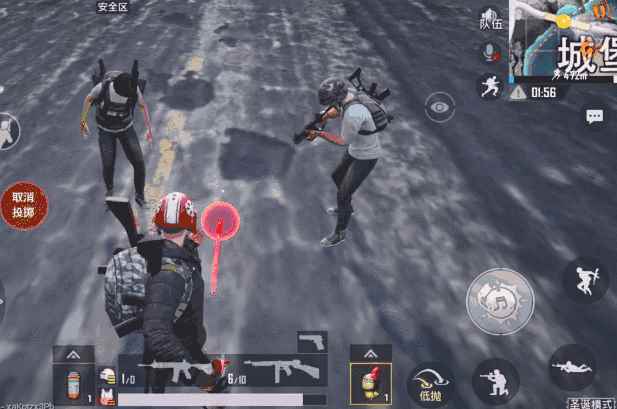Image resolution: width=617 pixels, height=409 pixels.
Task: Tap the crouch button
Action: pyautogui.click(x=495, y=381)
